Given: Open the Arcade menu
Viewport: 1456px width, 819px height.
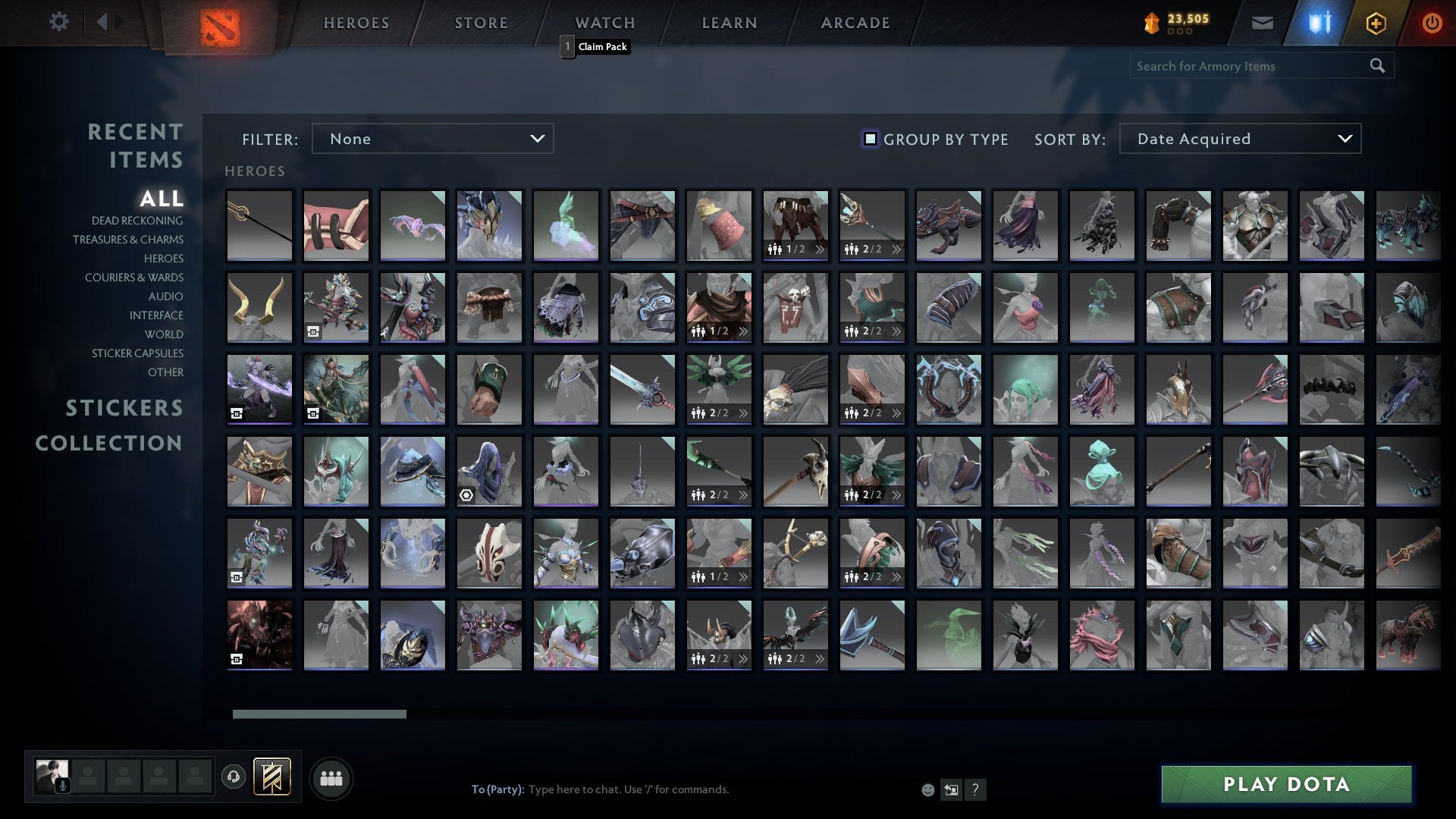Looking at the screenshot, I should (854, 23).
